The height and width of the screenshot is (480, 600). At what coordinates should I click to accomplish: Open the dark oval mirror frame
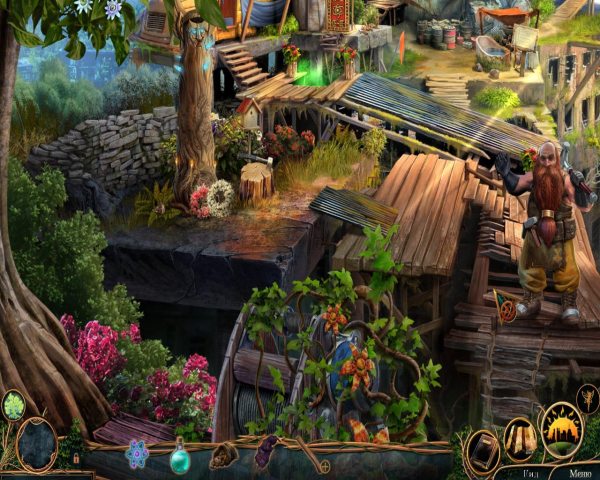coord(36,444)
